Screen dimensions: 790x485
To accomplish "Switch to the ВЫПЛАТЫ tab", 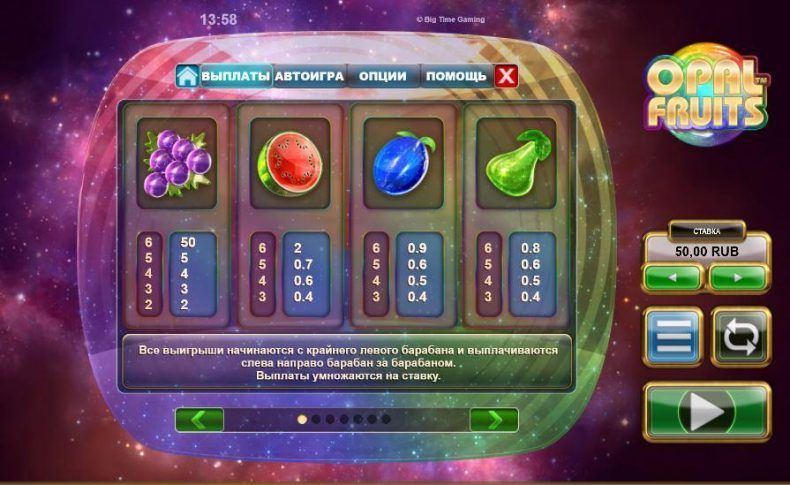I will click(236, 76).
